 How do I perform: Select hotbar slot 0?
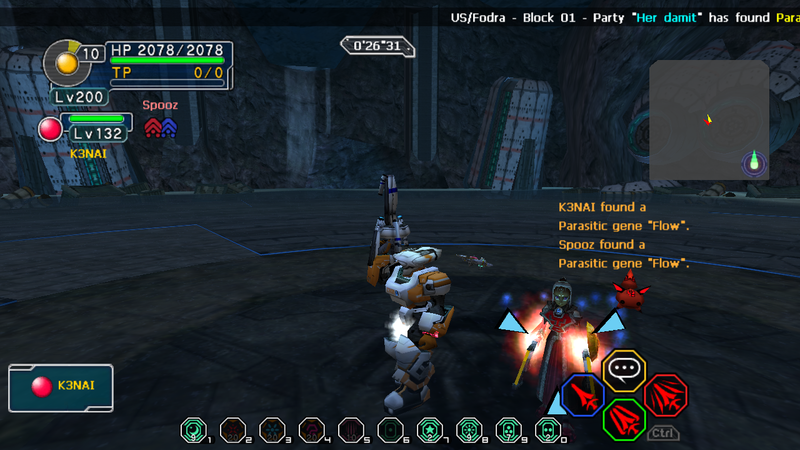[547, 430]
